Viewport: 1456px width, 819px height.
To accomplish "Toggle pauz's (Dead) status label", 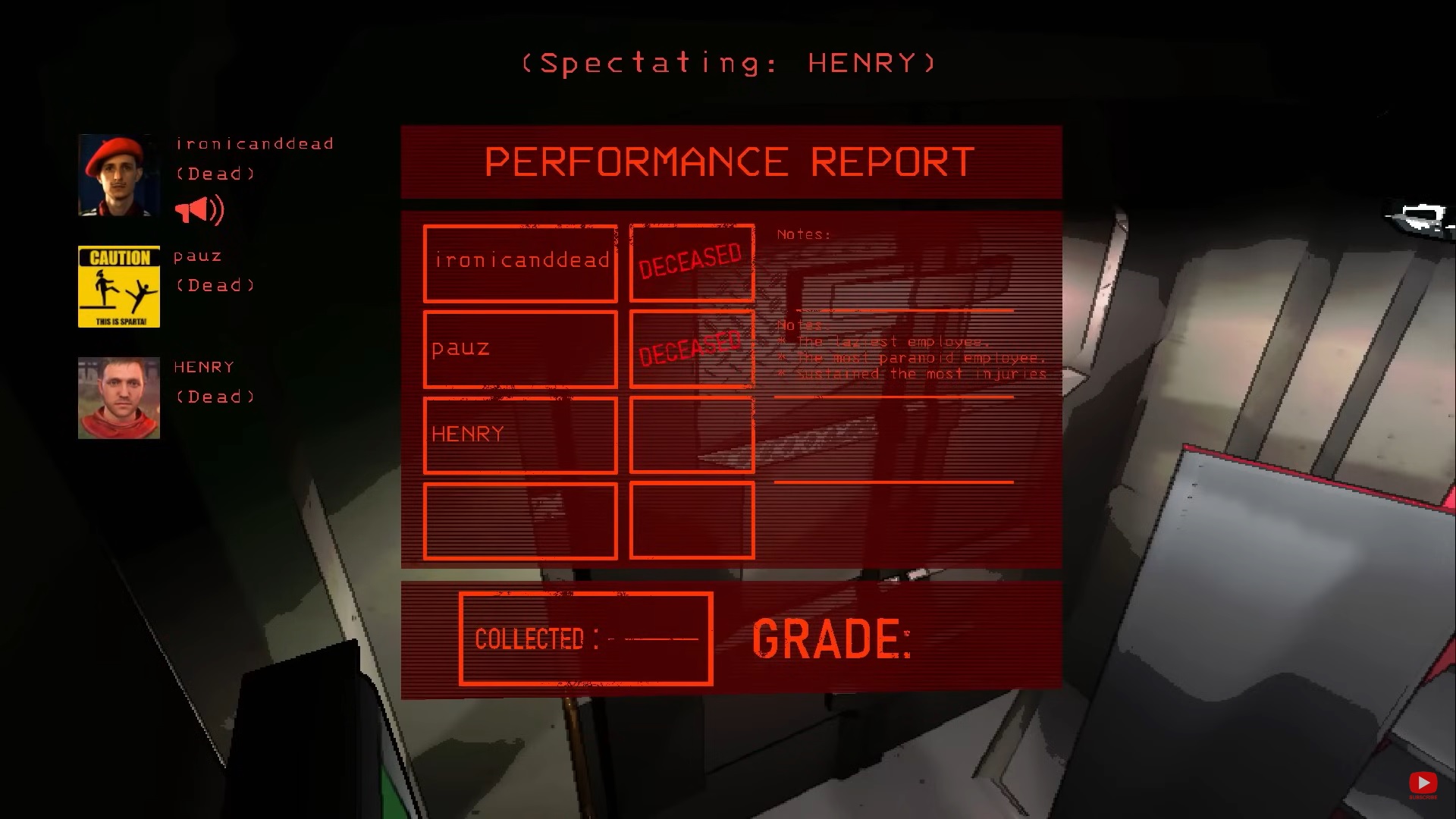I will click(215, 284).
